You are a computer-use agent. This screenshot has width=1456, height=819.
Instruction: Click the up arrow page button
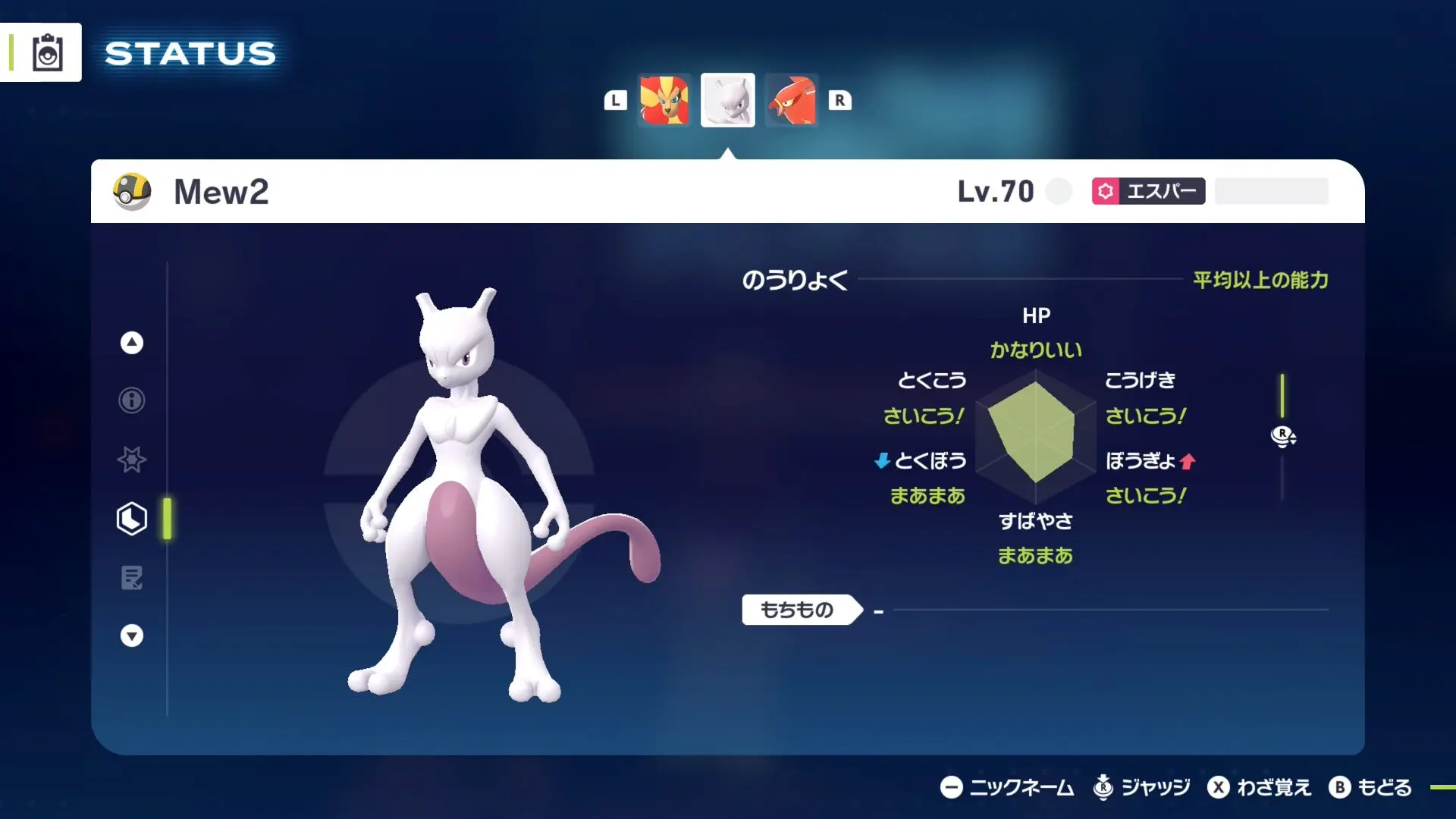pyautogui.click(x=132, y=343)
